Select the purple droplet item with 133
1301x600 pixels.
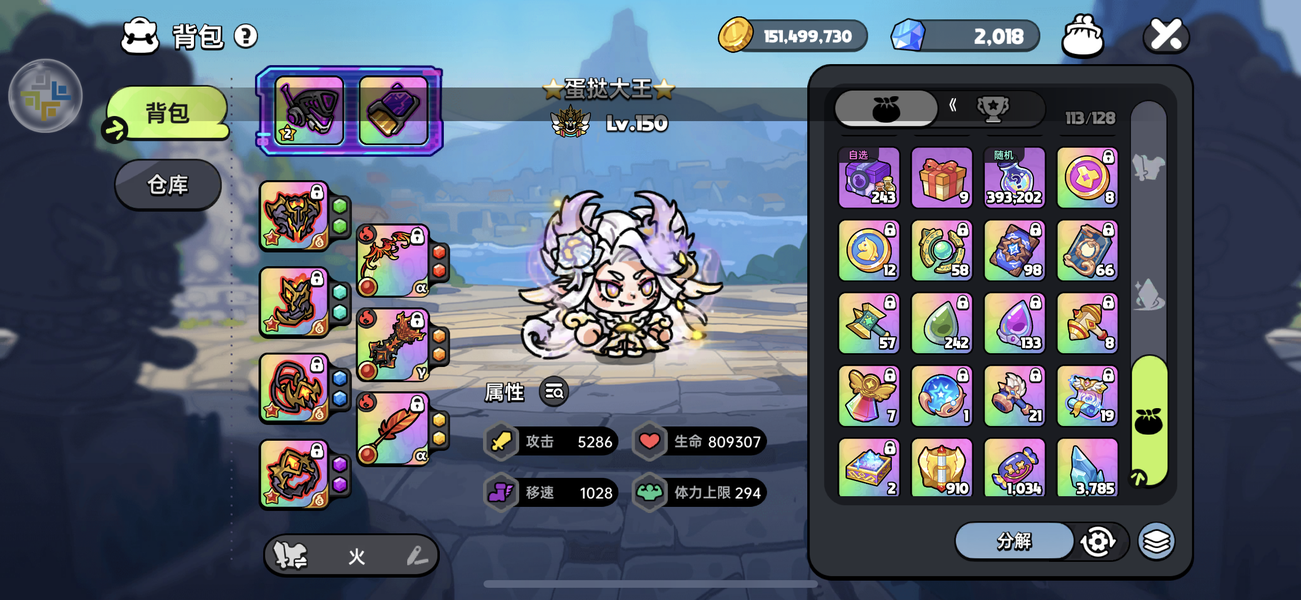pos(1014,324)
